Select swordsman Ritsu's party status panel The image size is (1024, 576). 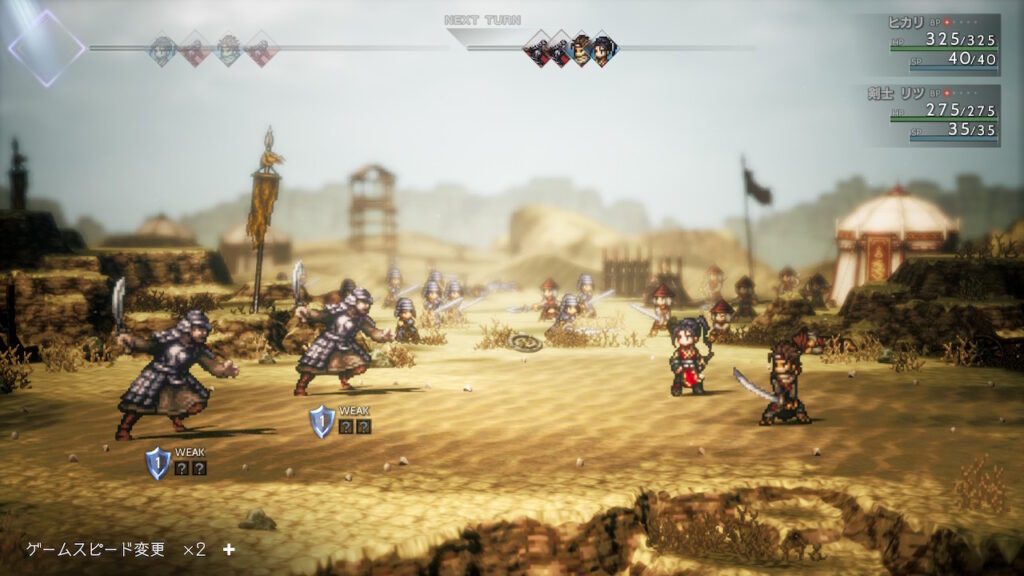click(933, 114)
